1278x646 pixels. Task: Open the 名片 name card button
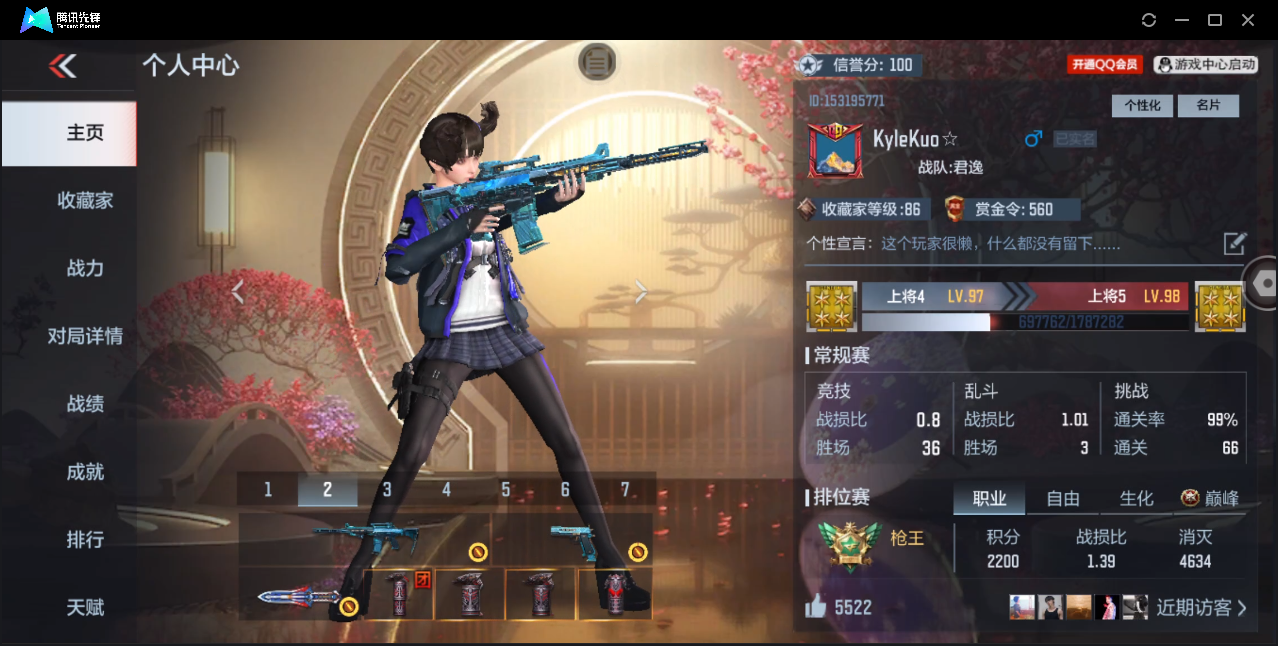point(1208,106)
